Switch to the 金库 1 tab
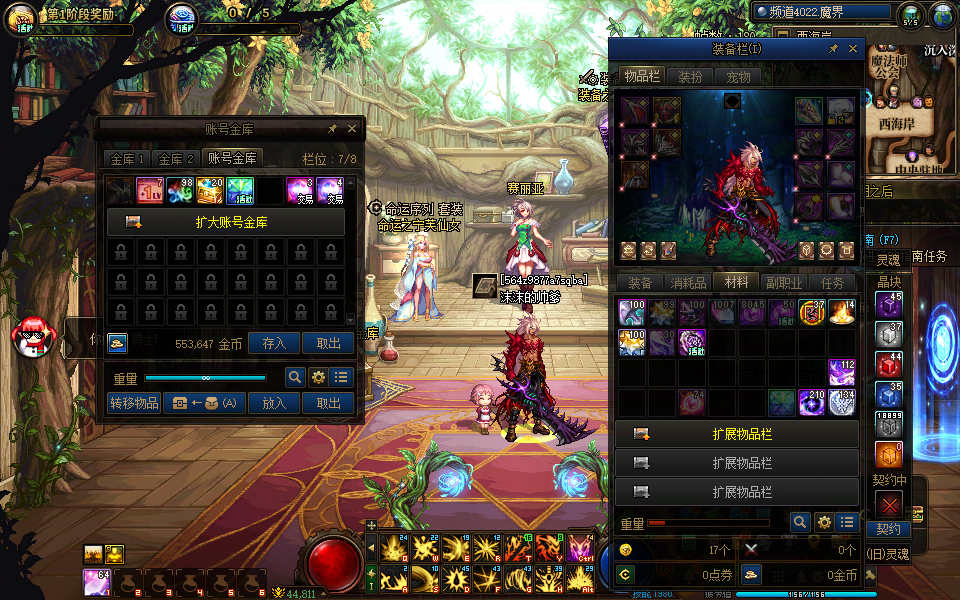The height and width of the screenshot is (600, 960). 127,159
